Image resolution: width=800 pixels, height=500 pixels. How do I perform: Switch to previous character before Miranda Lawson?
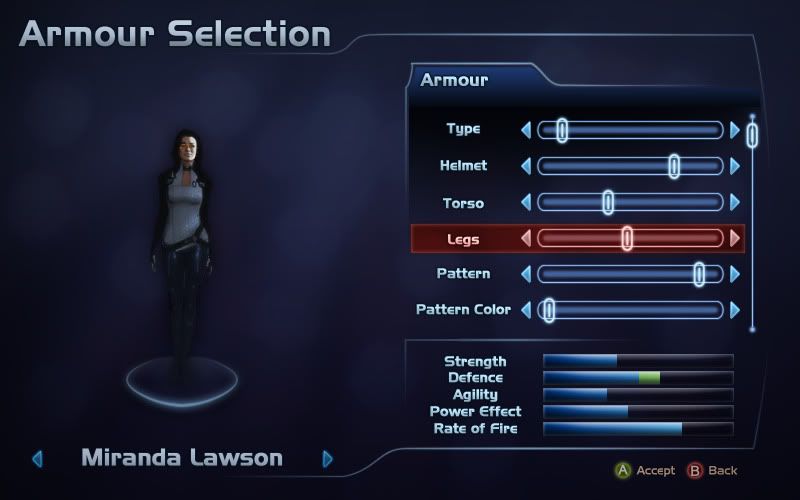pyautogui.click(x=38, y=459)
